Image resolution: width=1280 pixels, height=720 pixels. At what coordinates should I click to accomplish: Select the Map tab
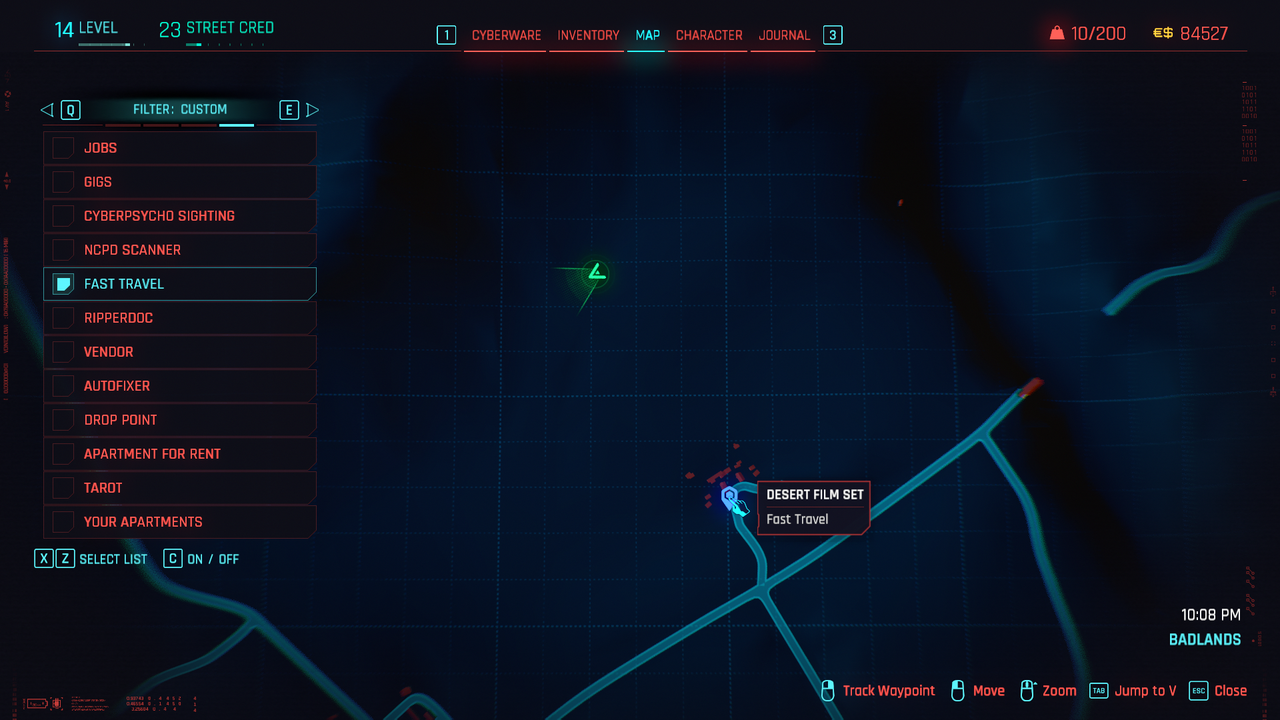pyautogui.click(x=647, y=35)
